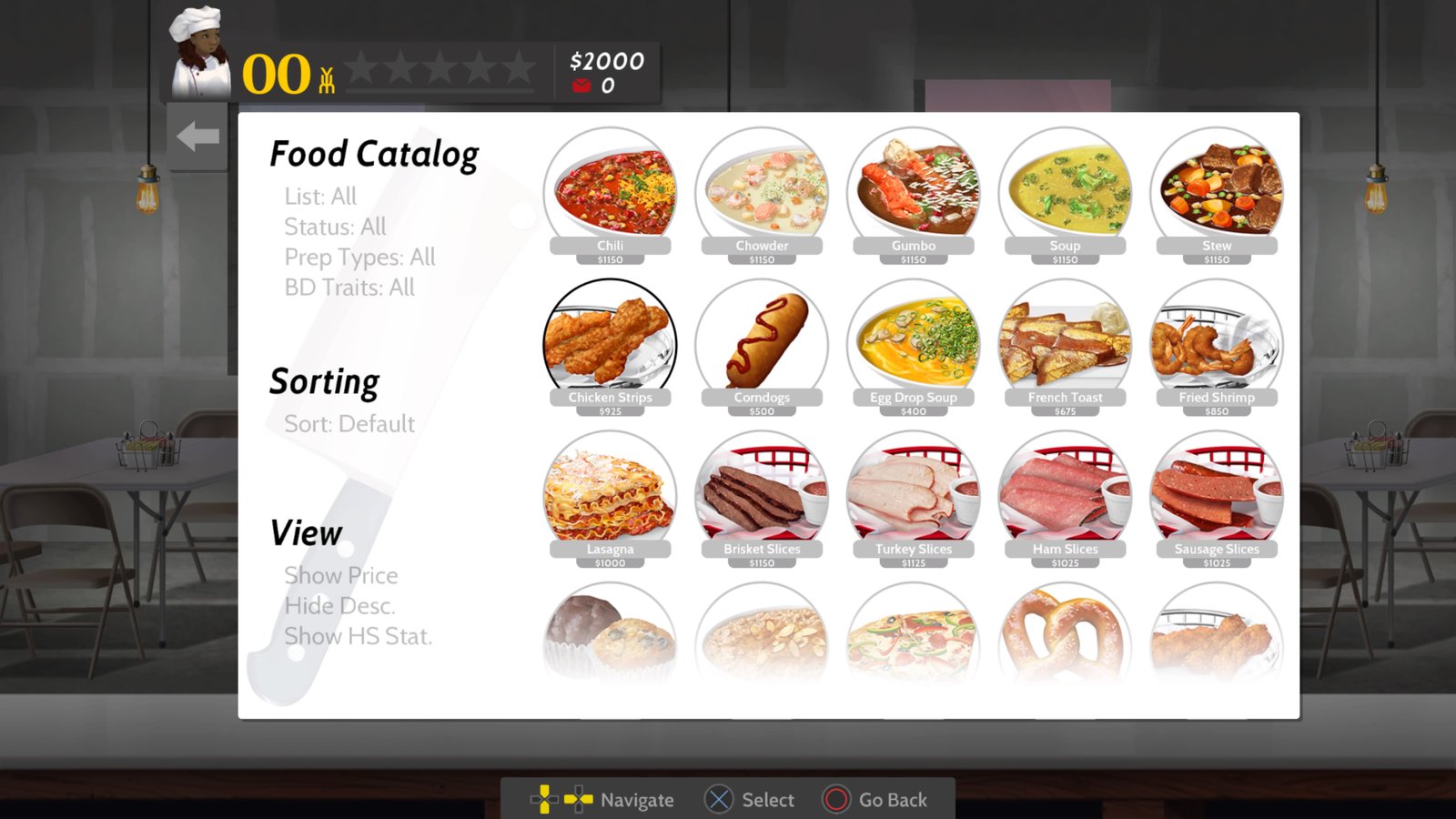
Task: Toggle Hide Desc. in the View section
Action: 341,605
